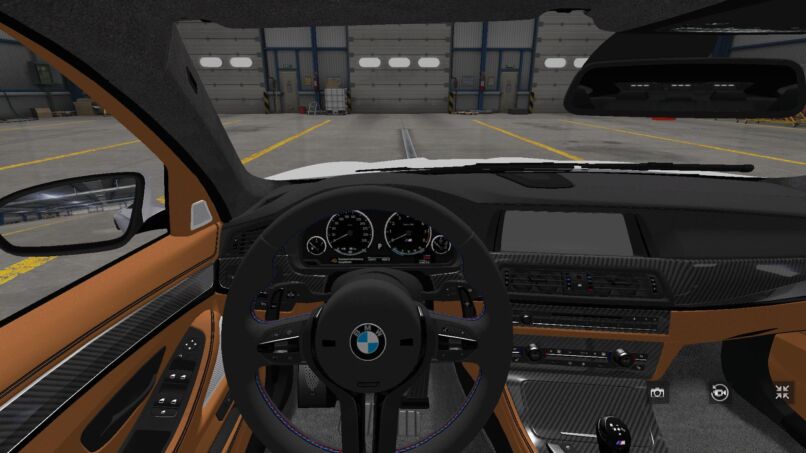Click the four inward arrows collapse icon

[x=782, y=392]
